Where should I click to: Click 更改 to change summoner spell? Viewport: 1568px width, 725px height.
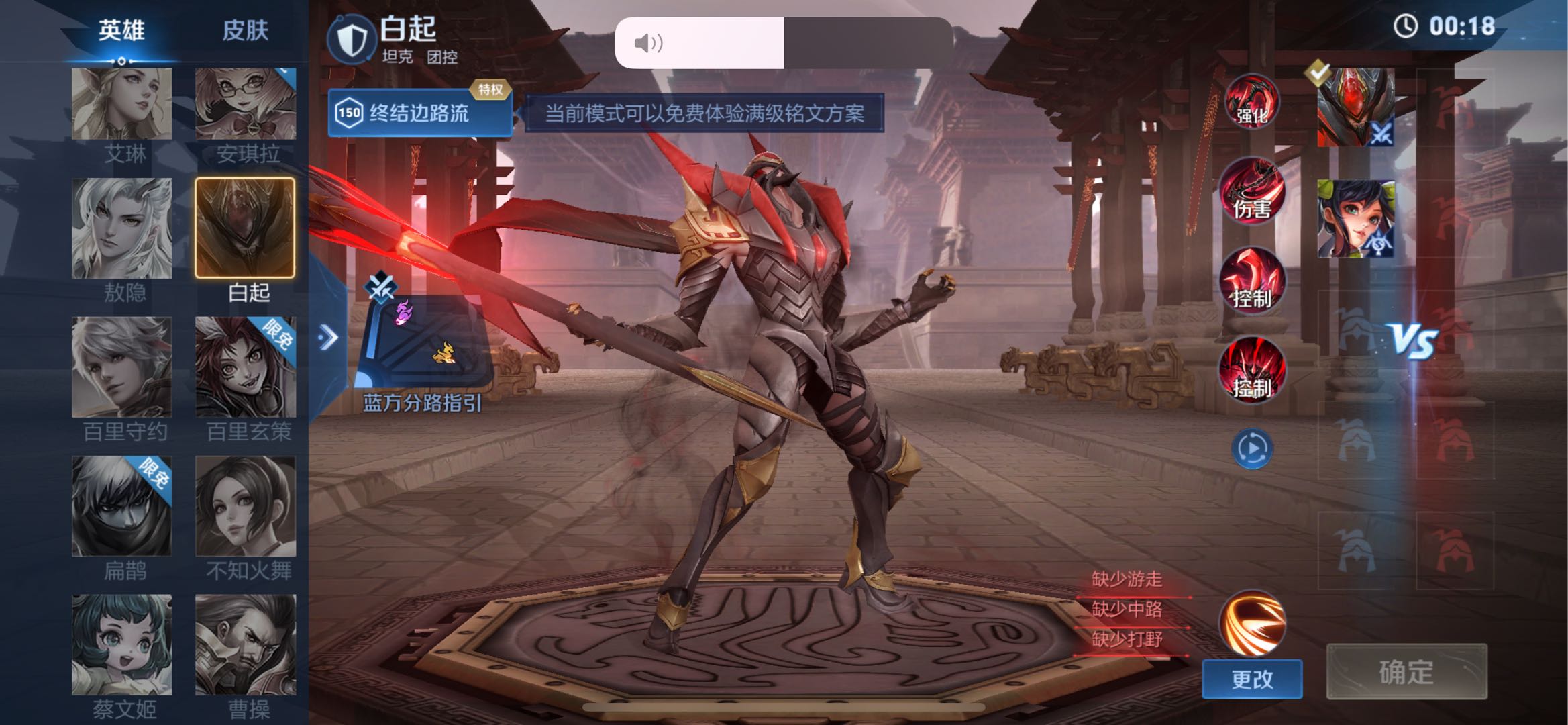click(1251, 679)
